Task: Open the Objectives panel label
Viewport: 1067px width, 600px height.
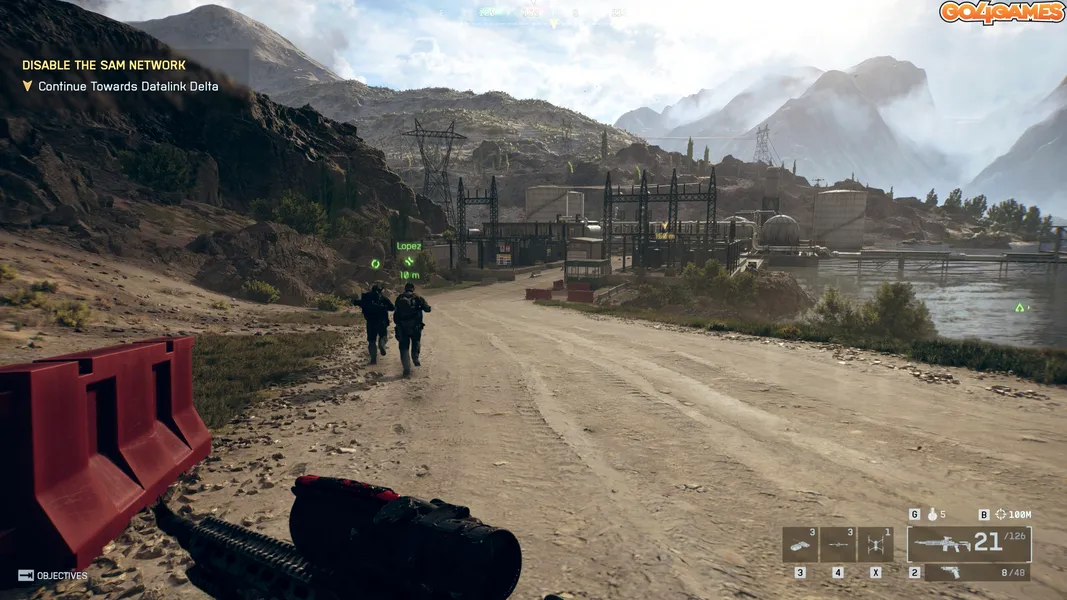Action: click(61, 576)
